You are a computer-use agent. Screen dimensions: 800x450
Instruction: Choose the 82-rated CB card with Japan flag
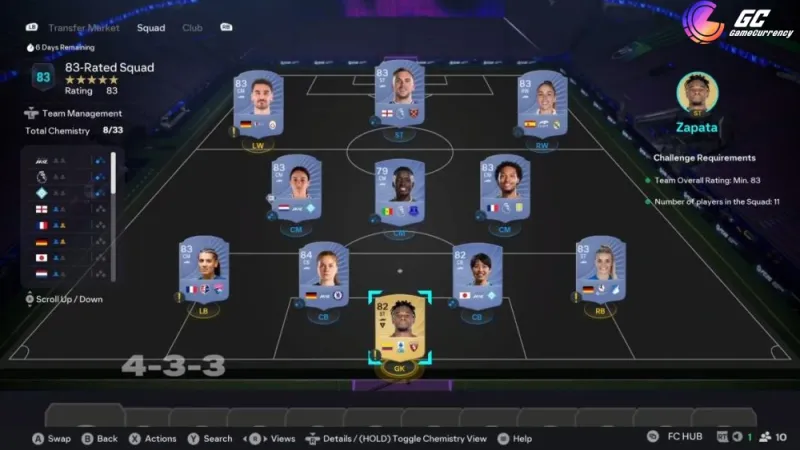477,273
